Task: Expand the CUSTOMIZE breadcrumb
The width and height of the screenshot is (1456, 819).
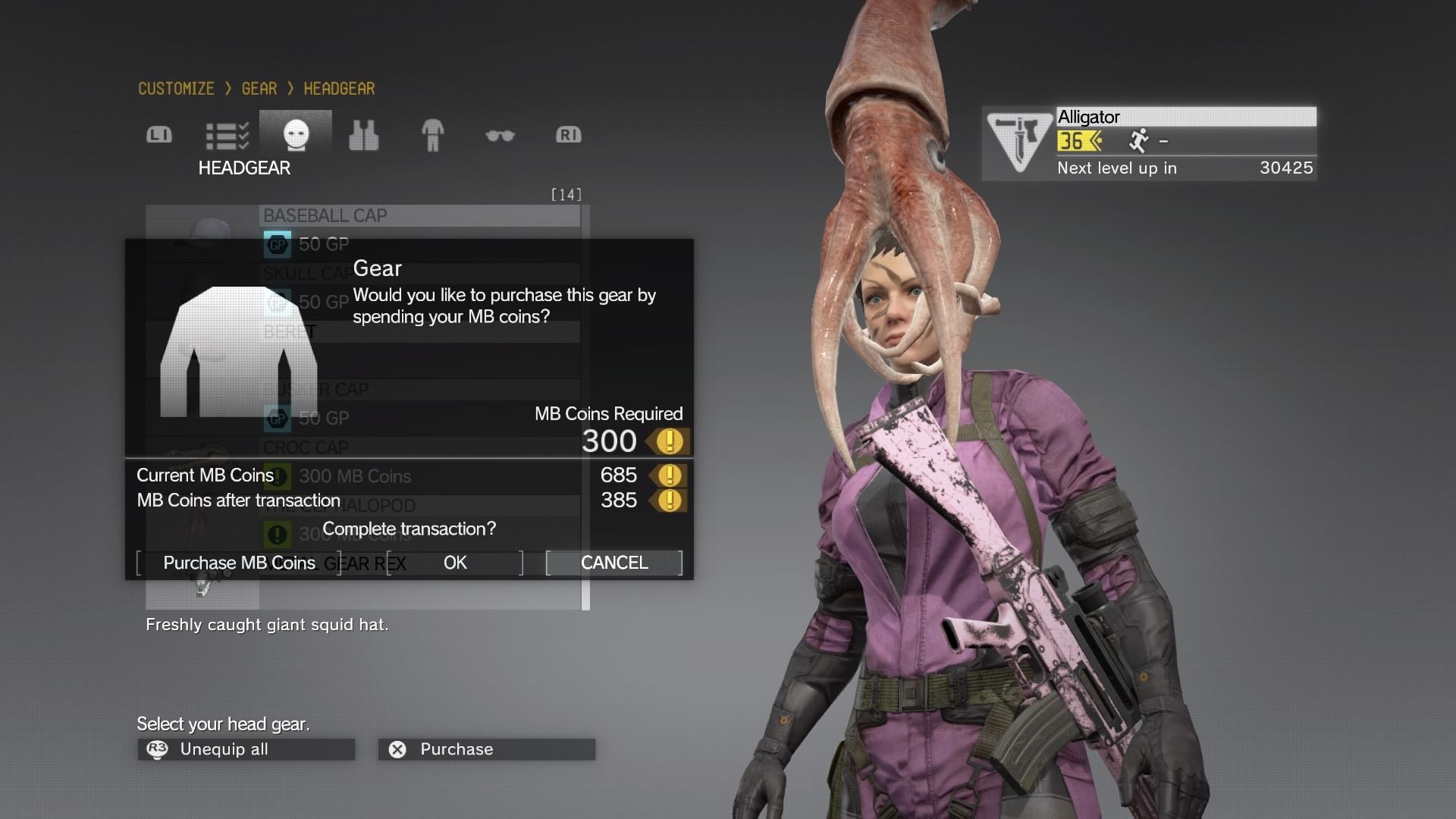Action: click(175, 88)
